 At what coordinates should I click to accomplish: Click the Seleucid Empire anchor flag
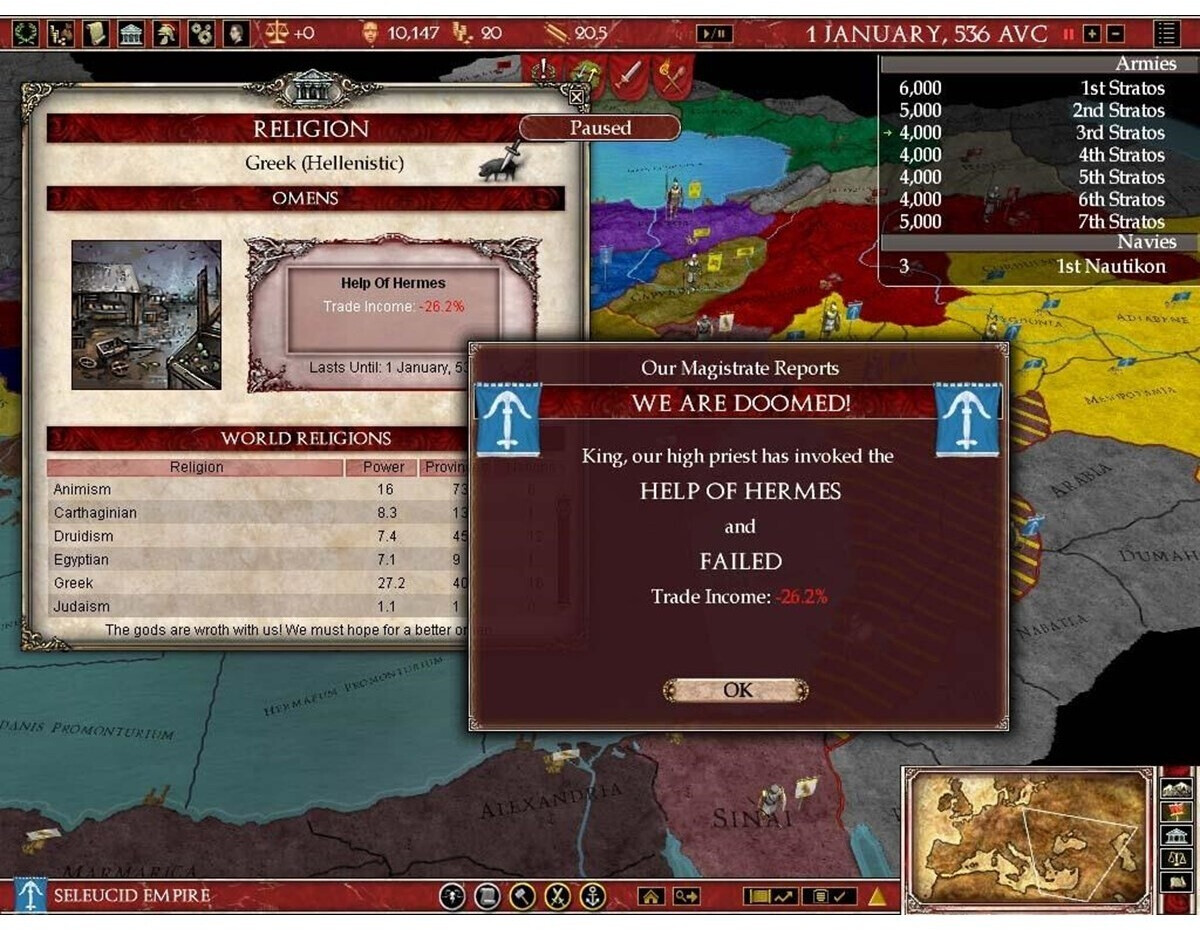click(x=30, y=895)
